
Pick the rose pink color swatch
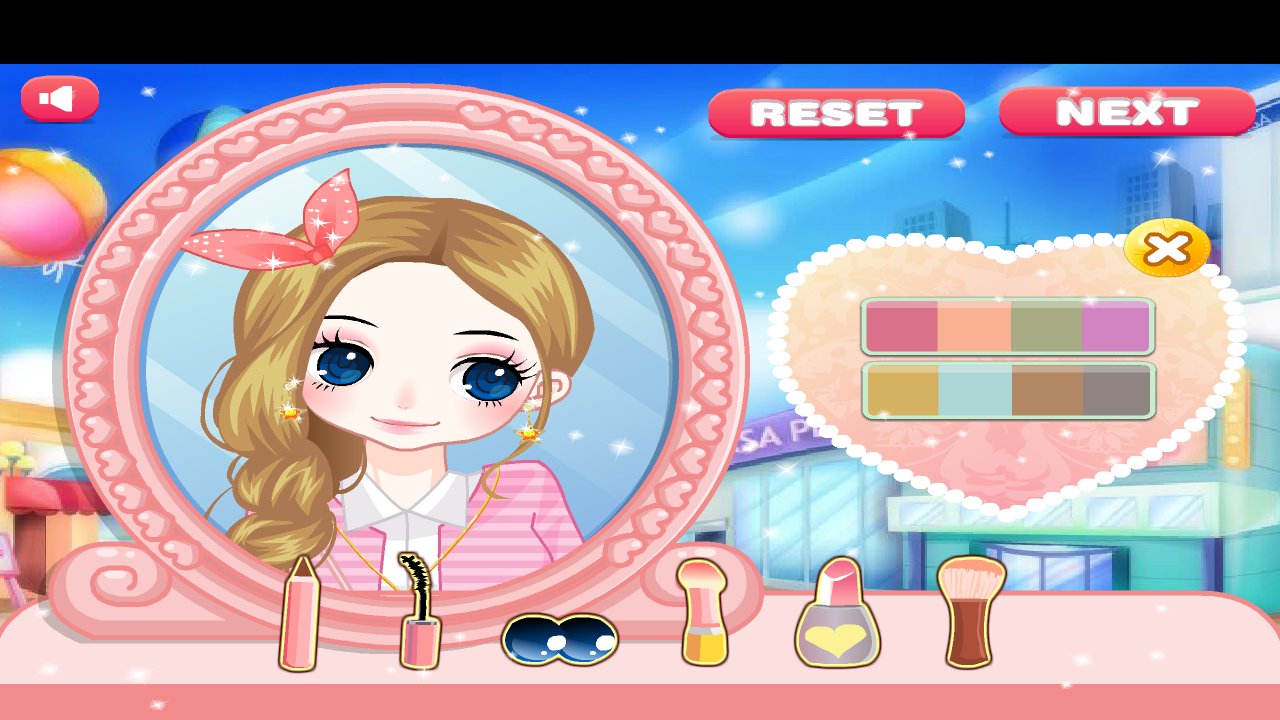(x=900, y=325)
